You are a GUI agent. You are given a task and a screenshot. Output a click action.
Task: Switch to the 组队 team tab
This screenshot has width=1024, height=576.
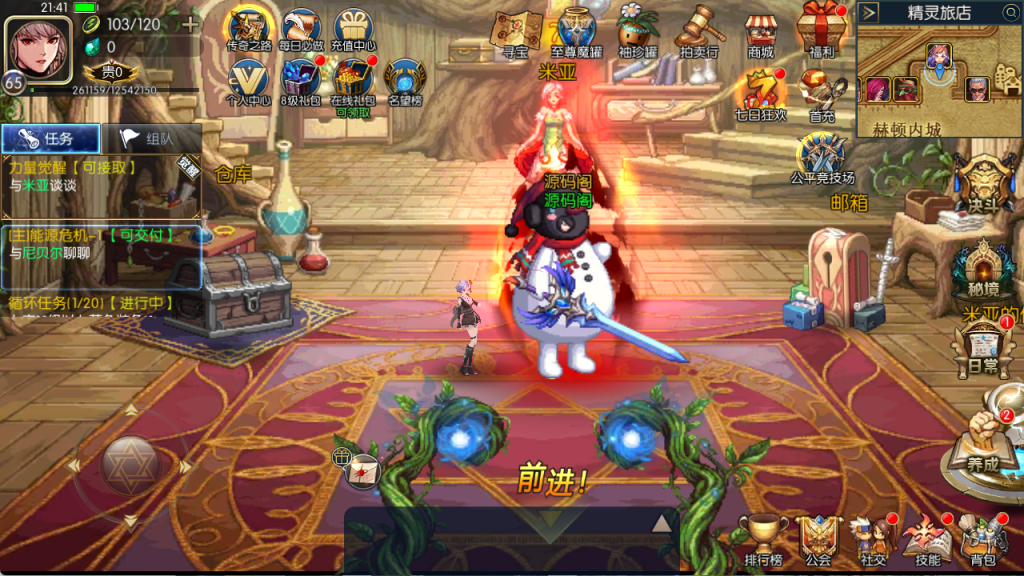152,139
